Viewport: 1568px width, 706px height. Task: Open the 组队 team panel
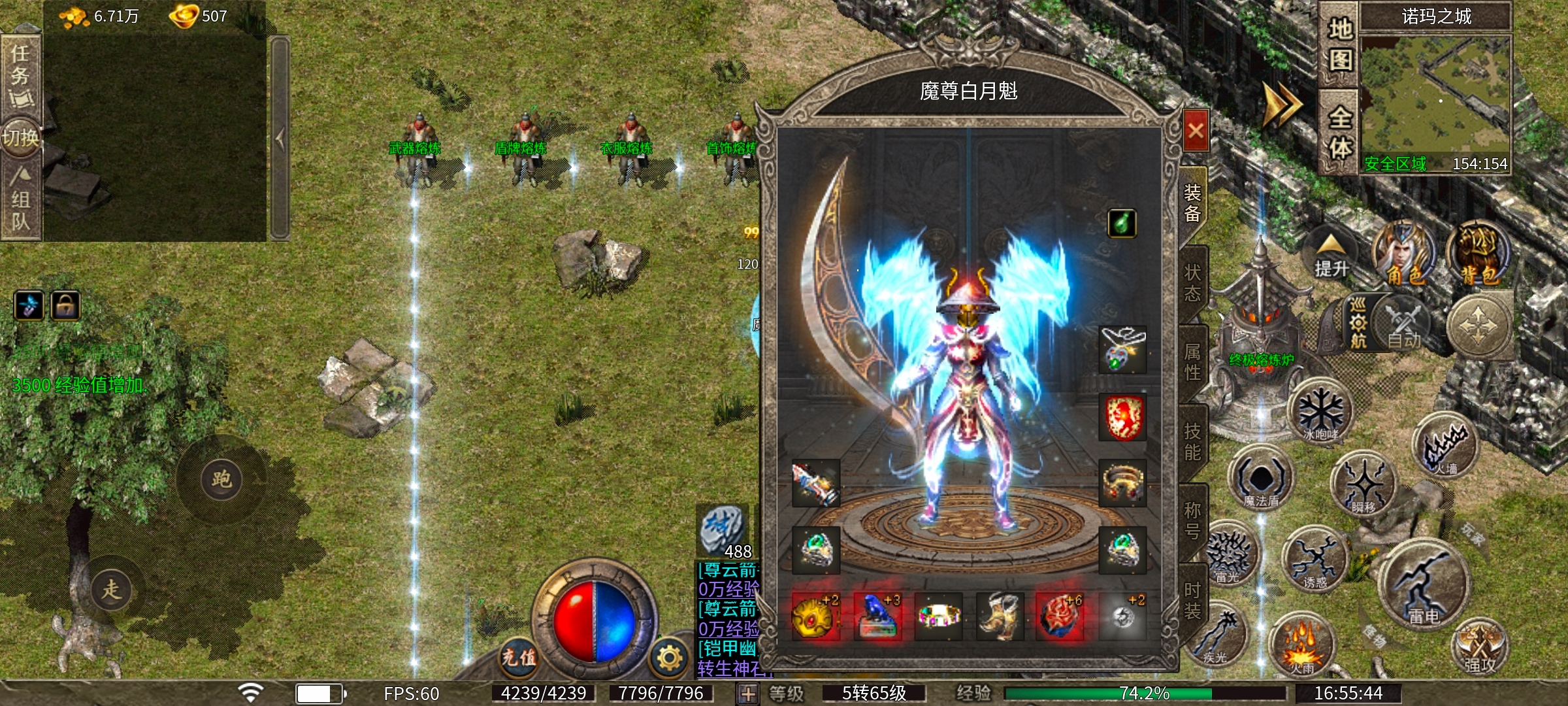click(x=21, y=199)
